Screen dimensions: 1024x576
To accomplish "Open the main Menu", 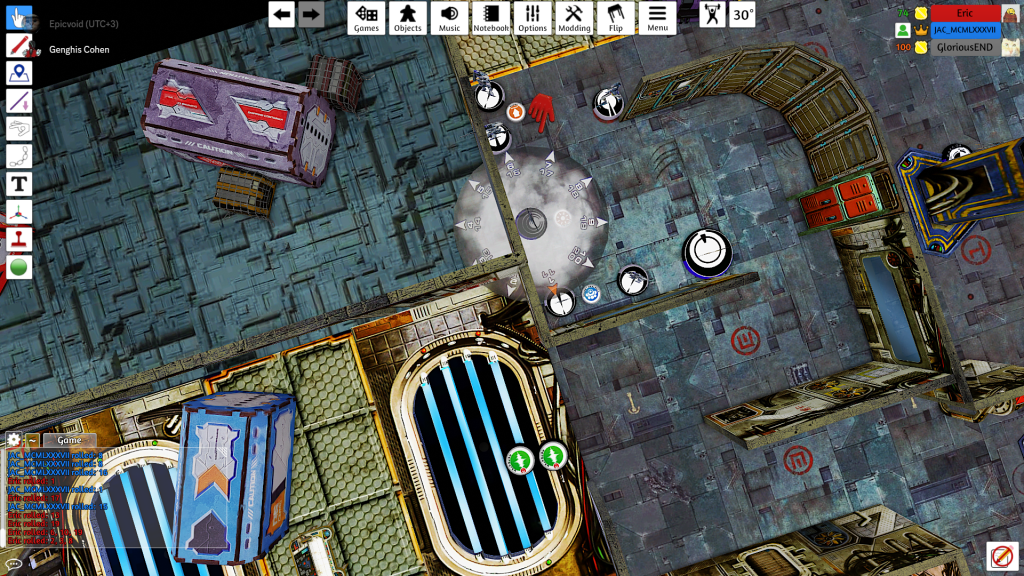I will pos(657,17).
